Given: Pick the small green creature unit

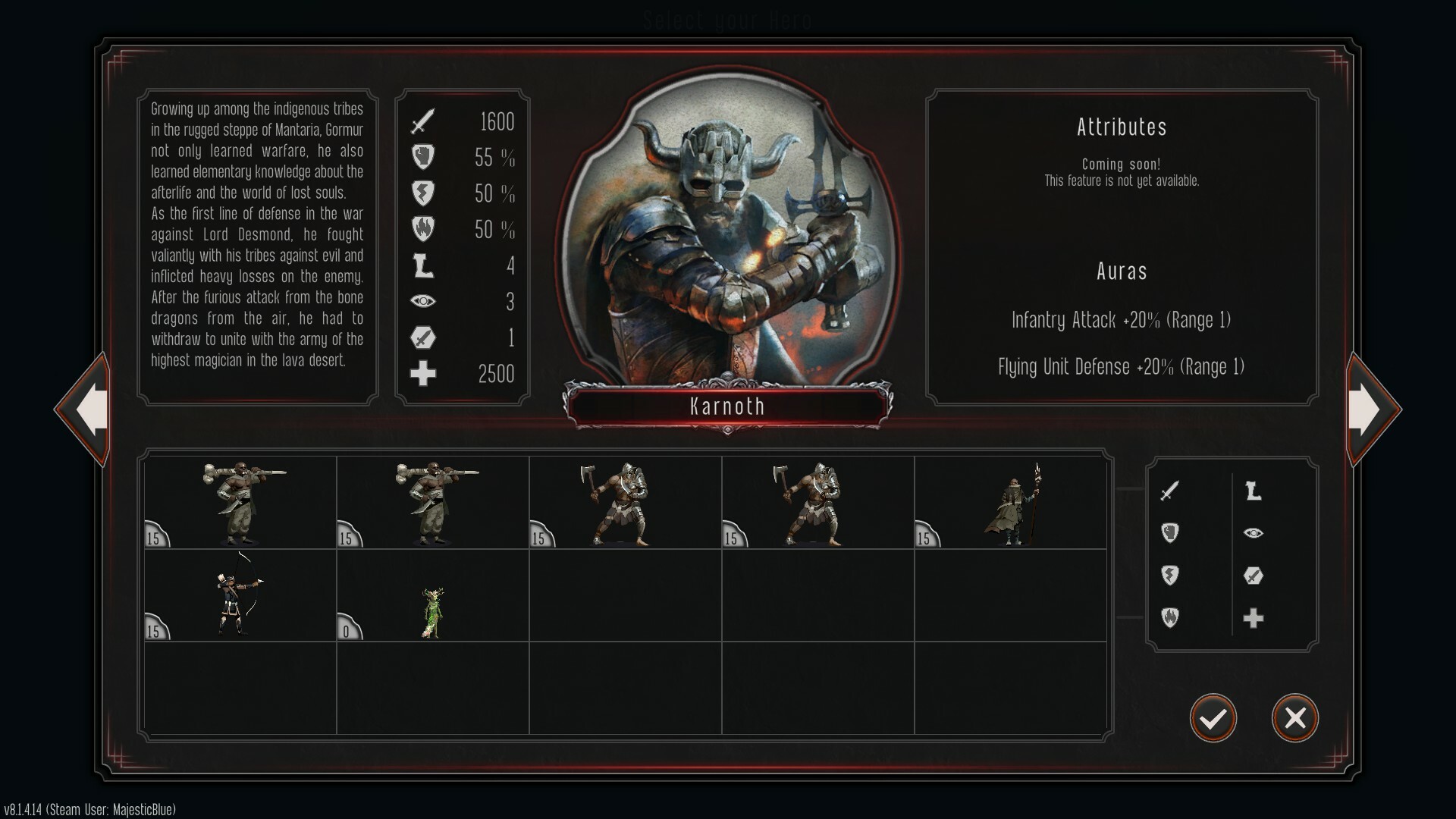Looking at the screenshot, I should (432, 611).
